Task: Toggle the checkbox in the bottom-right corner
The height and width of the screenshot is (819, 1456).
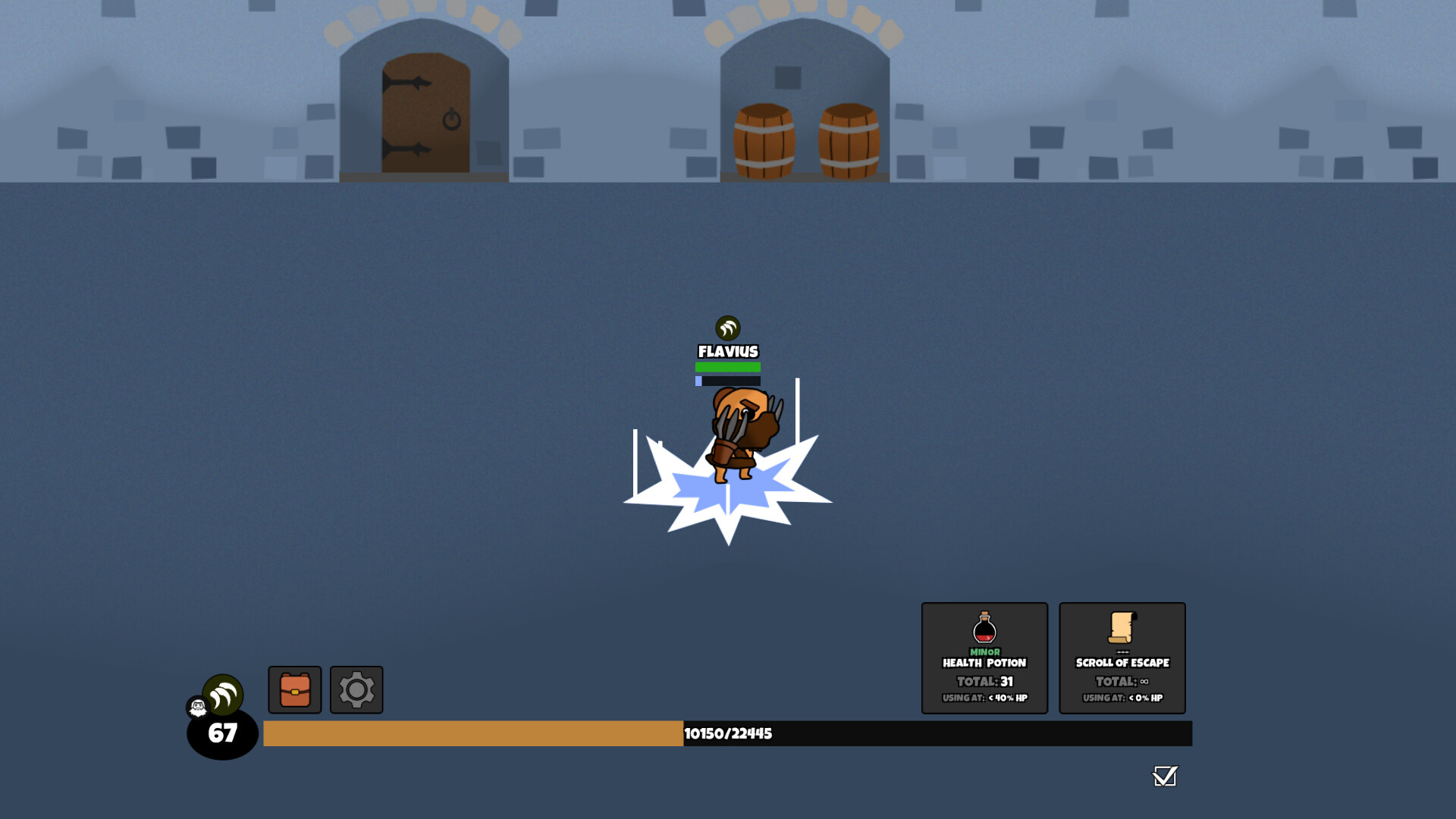Action: click(x=1166, y=776)
